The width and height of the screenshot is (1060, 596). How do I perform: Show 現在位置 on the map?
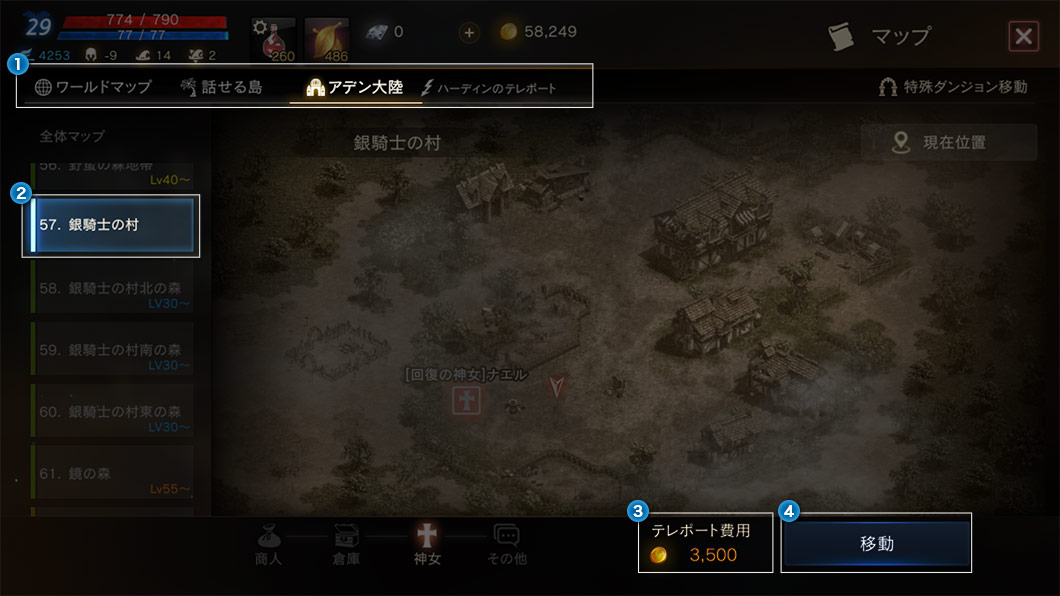948,143
